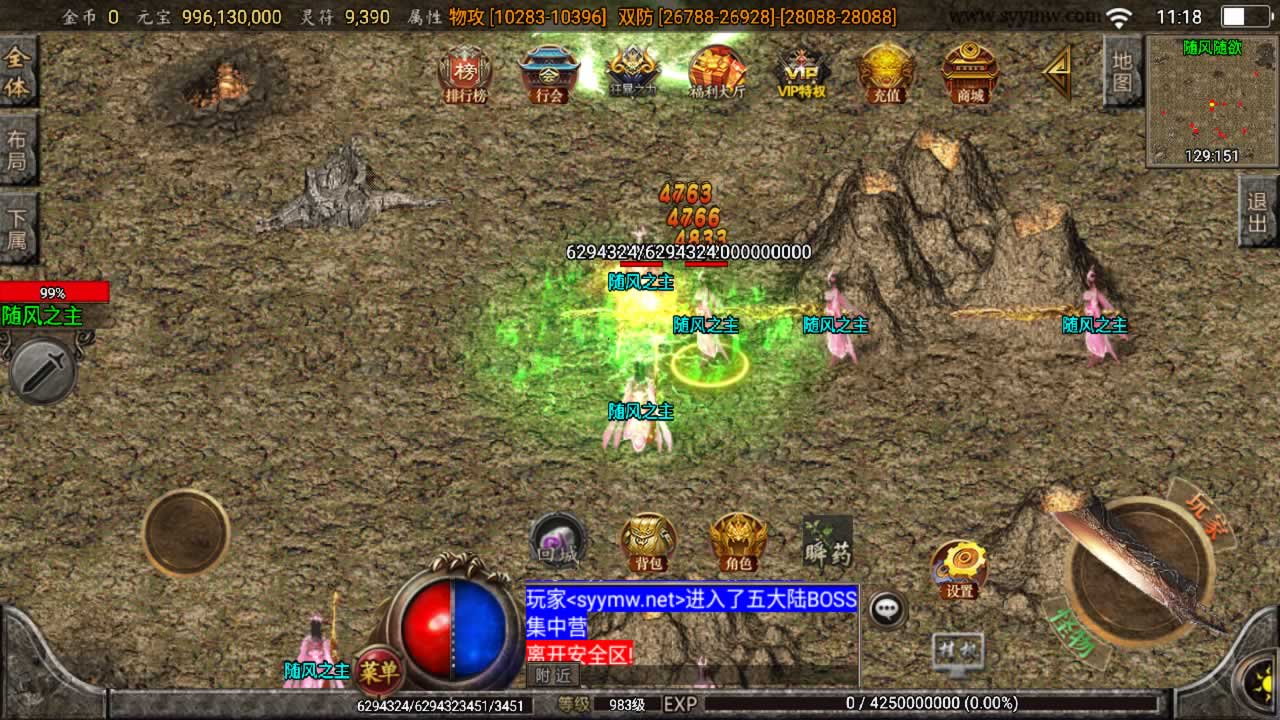1280x720 pixels.
Task: Use the 回城 return-to-town icon
Action: click(x=557, y=541)
